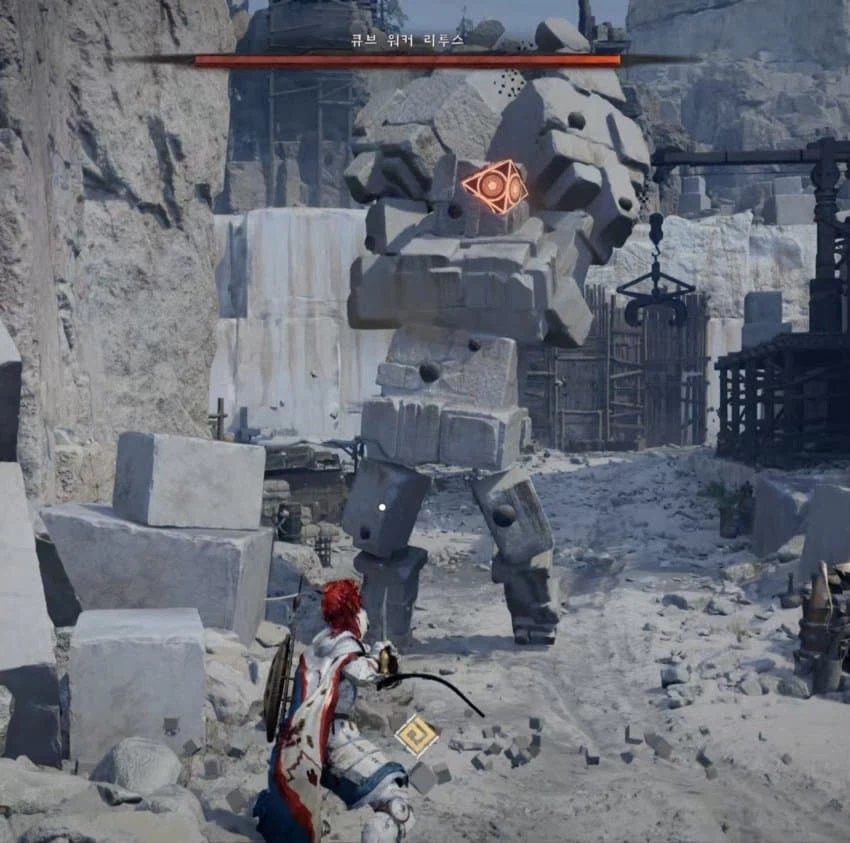Click the gold spiral diamond icon

pos(416,735)
